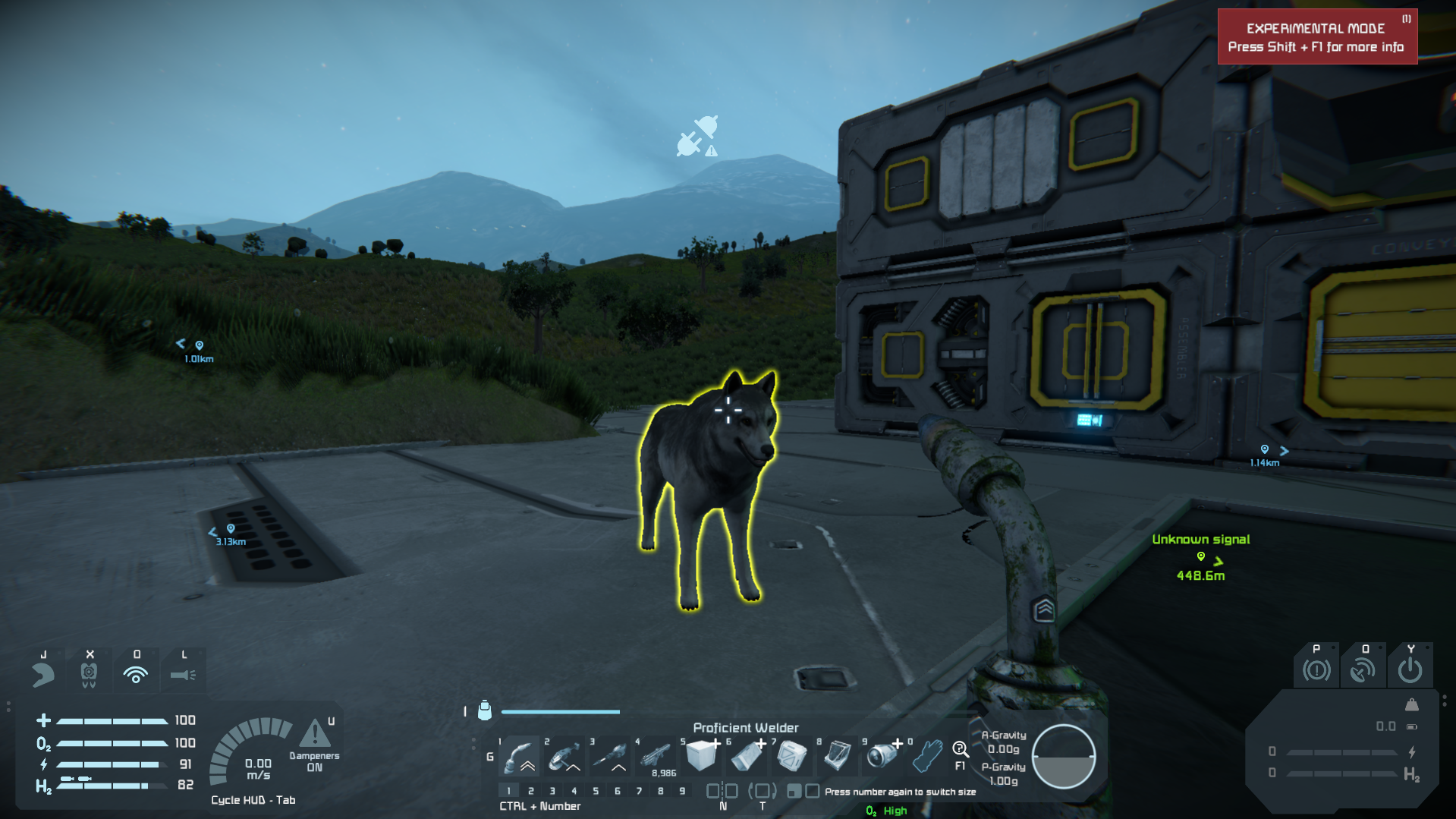Screen dimensions: 1456x819
Task: Pick the slope armor block in slot 6
Action: [x=747, y=756]
